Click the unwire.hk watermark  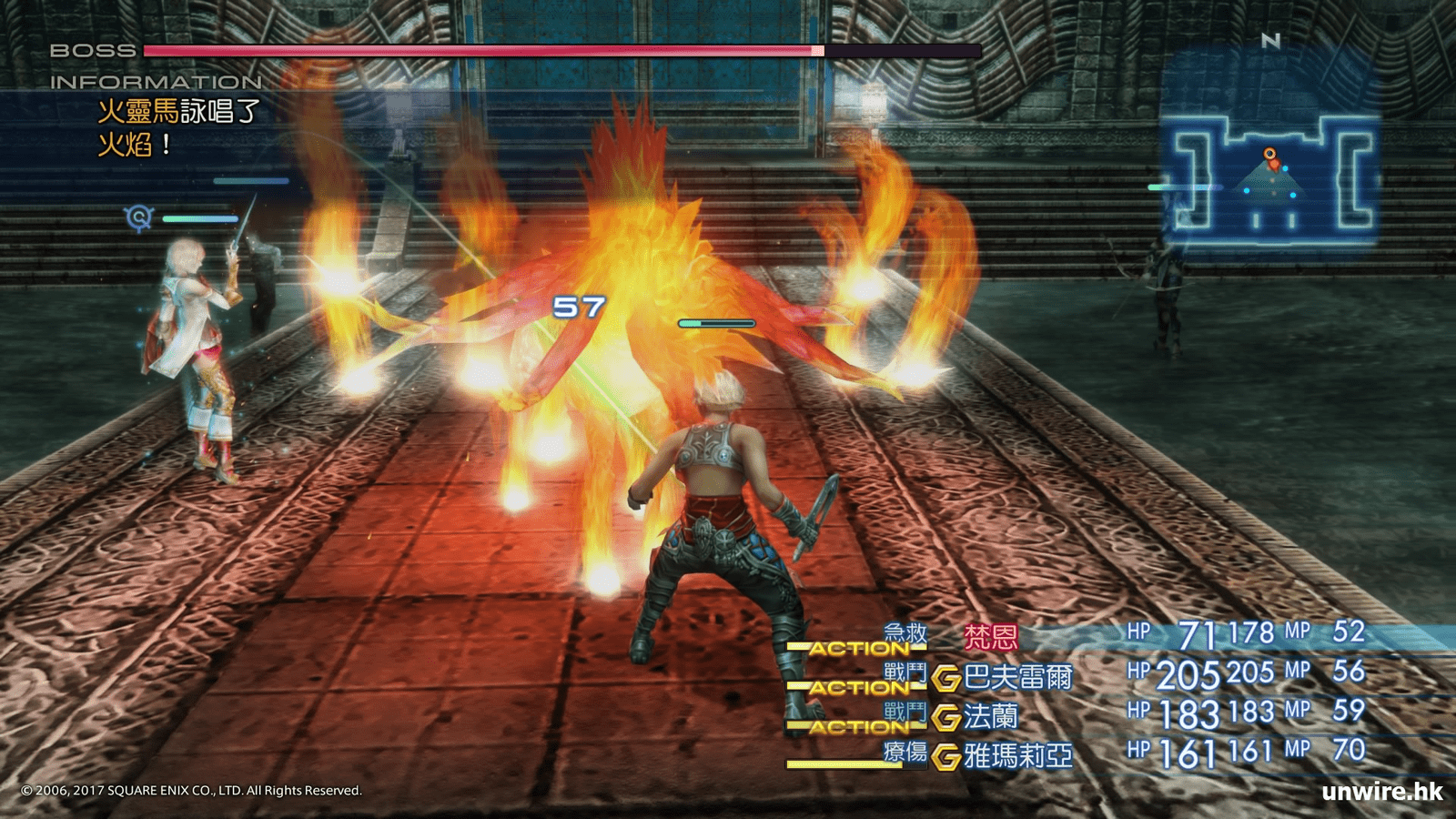(1381, 791)
